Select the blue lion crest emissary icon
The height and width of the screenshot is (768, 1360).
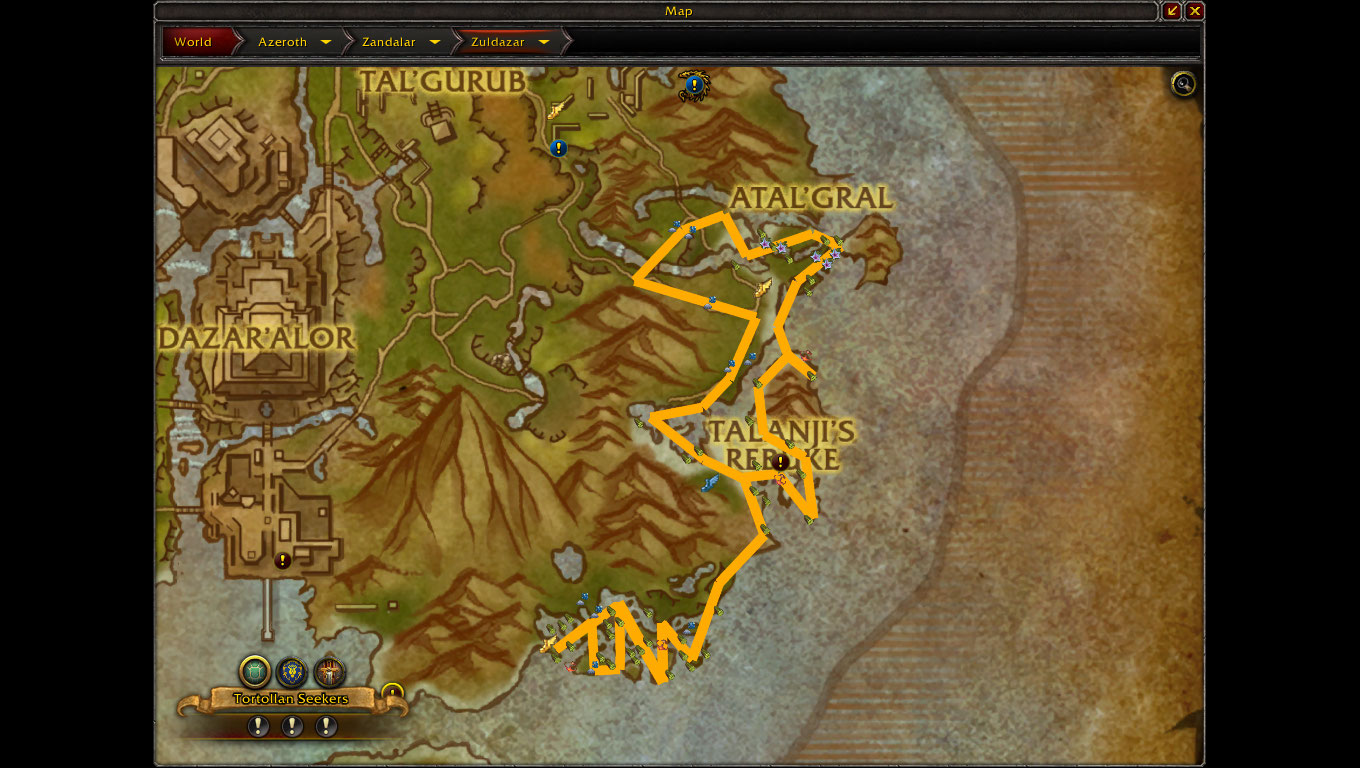point(291,671)
